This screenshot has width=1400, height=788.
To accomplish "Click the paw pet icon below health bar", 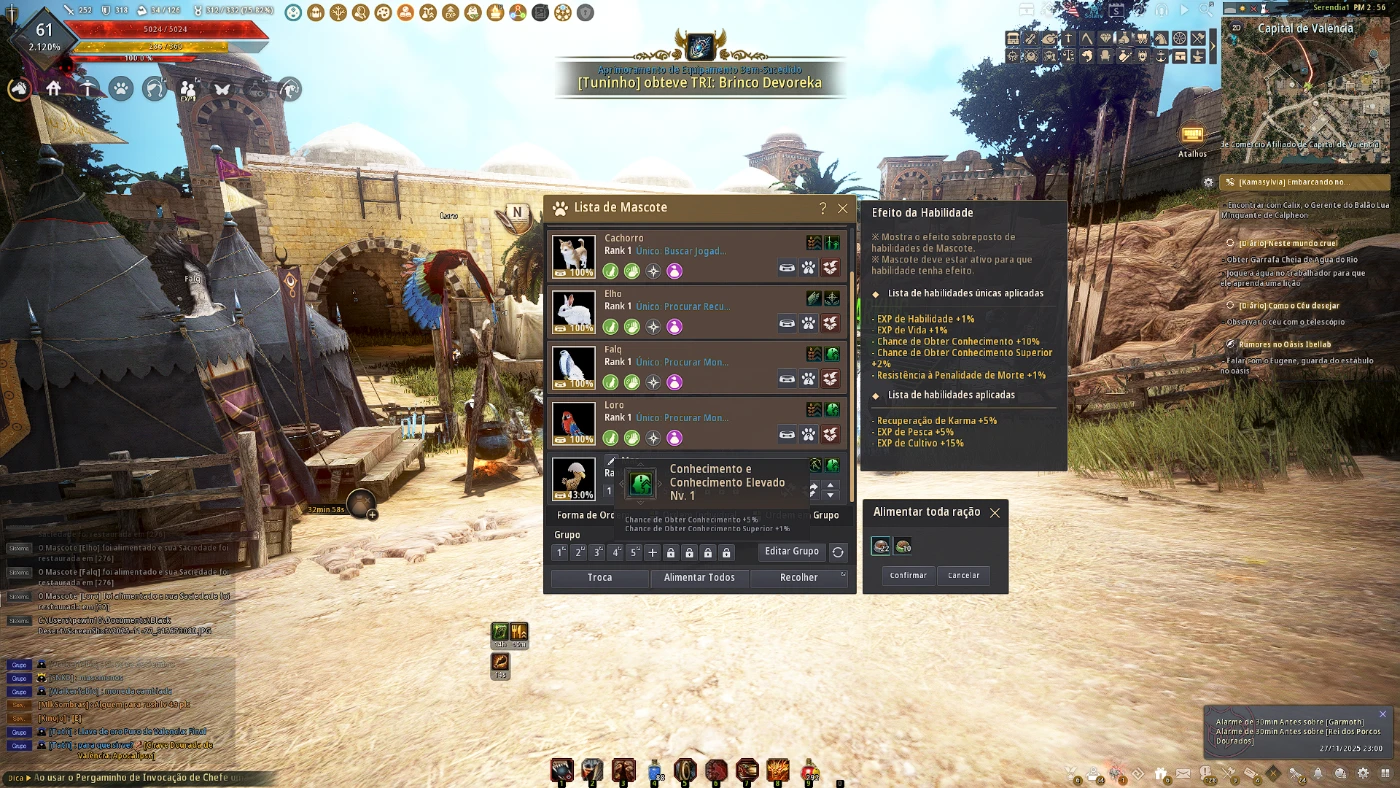I will point(121,88).
